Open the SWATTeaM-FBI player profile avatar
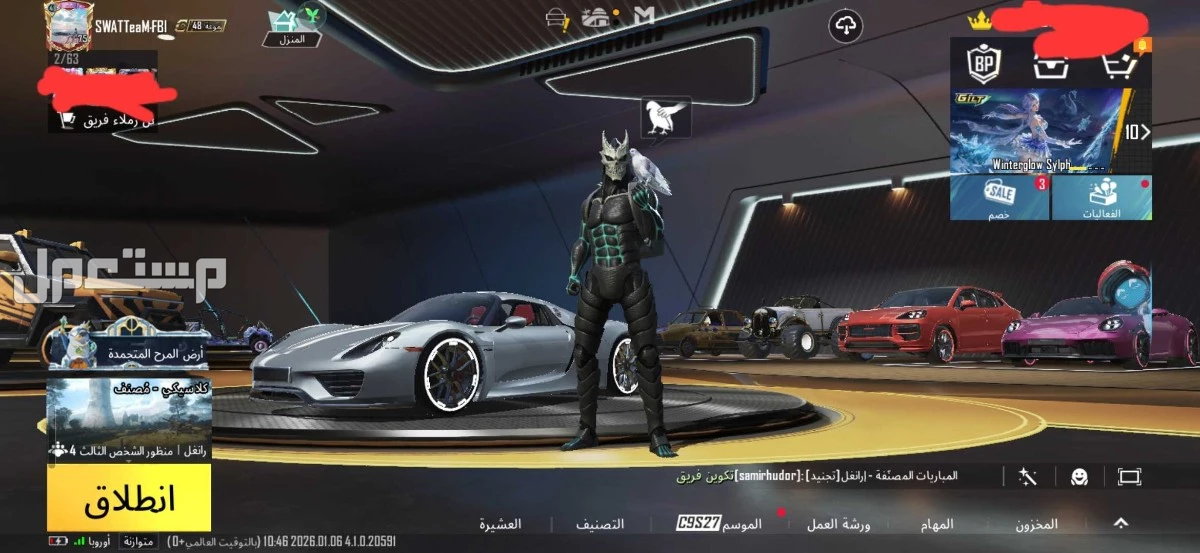This screenshot has height=553, width=1200. 68,25
